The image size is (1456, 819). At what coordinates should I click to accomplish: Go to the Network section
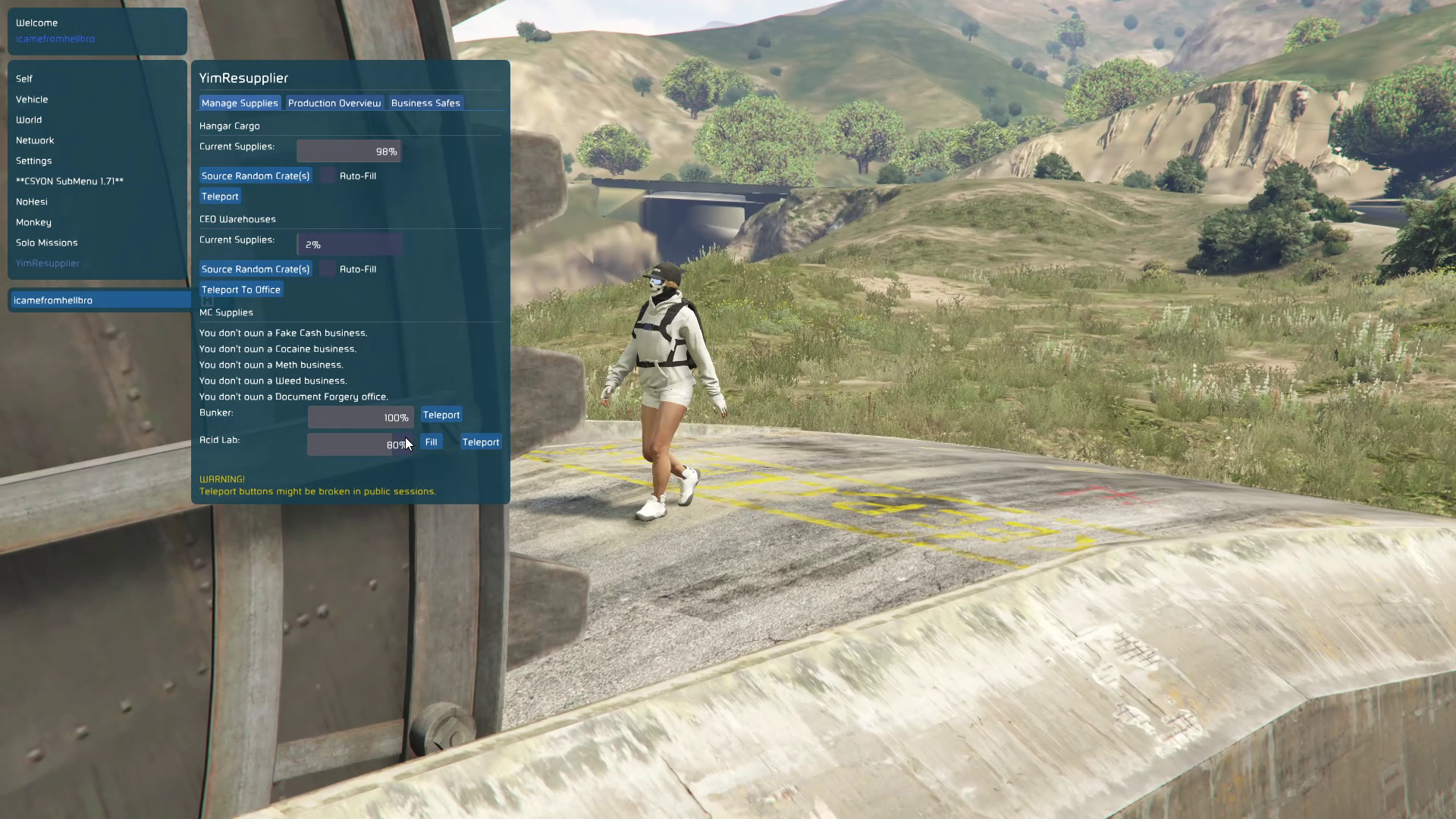tap(35, 140)
